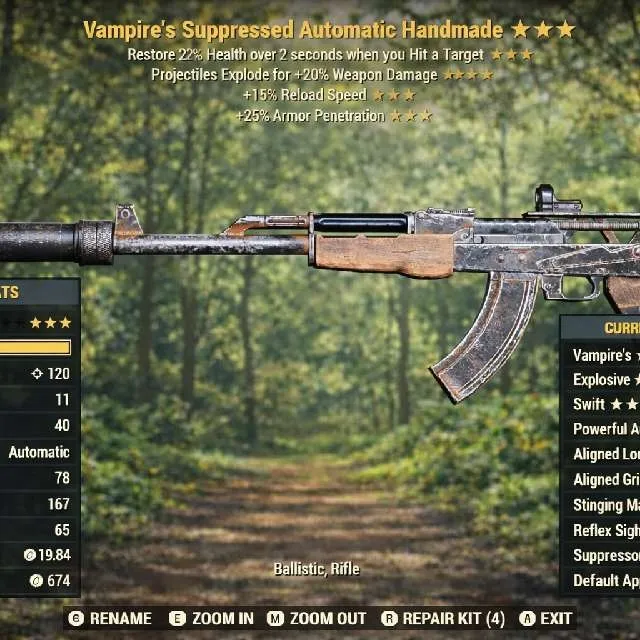Select the Zoom Out control
640x640 pixels.
coord(317,619)
